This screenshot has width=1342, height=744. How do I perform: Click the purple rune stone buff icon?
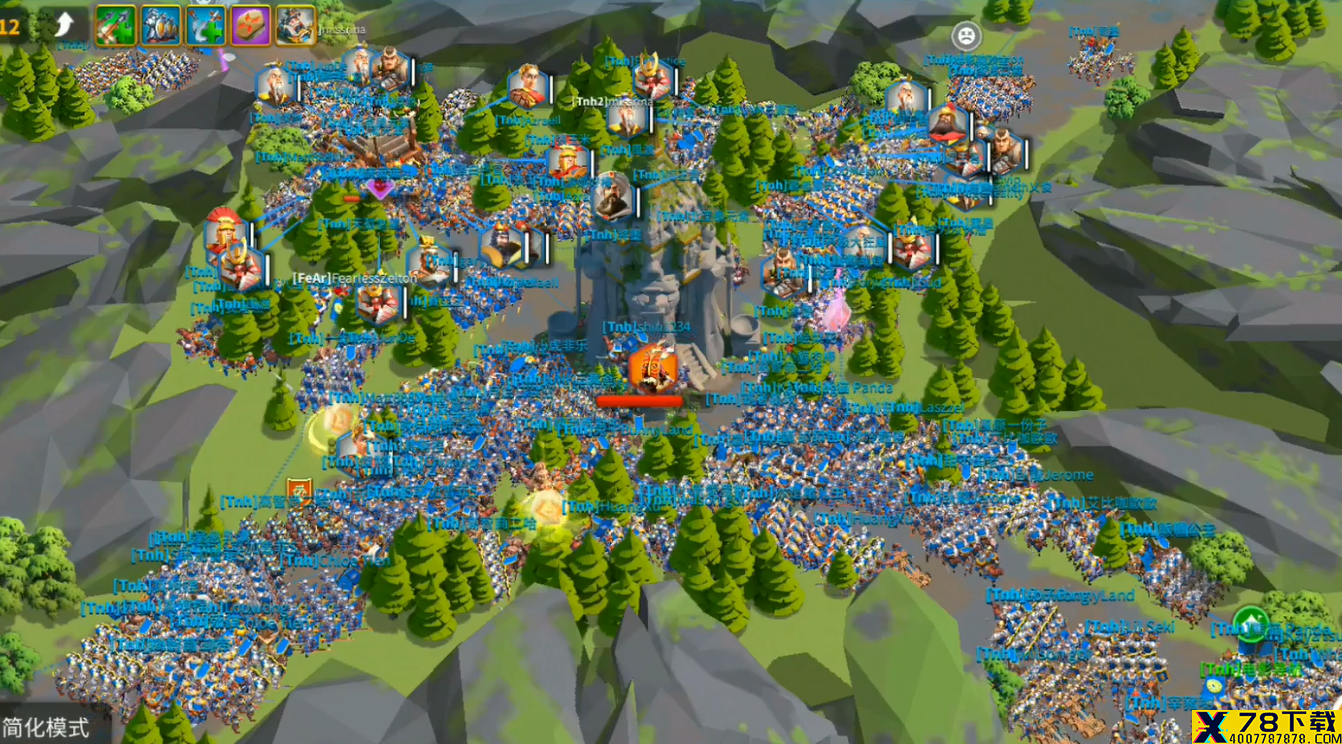click(250, 25)
